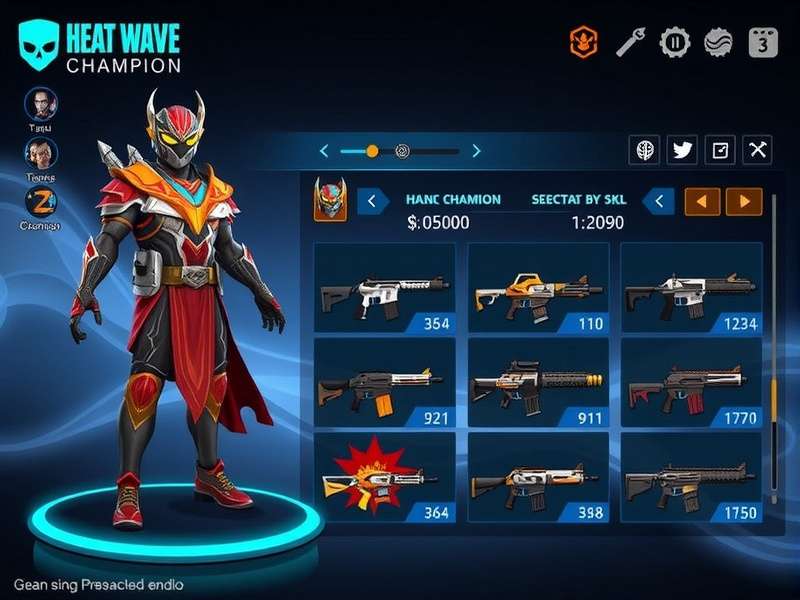This screenshot has width=800, height=600.
Task: Pick the red starburst weapon priced 364
Action: click(384, 479)
